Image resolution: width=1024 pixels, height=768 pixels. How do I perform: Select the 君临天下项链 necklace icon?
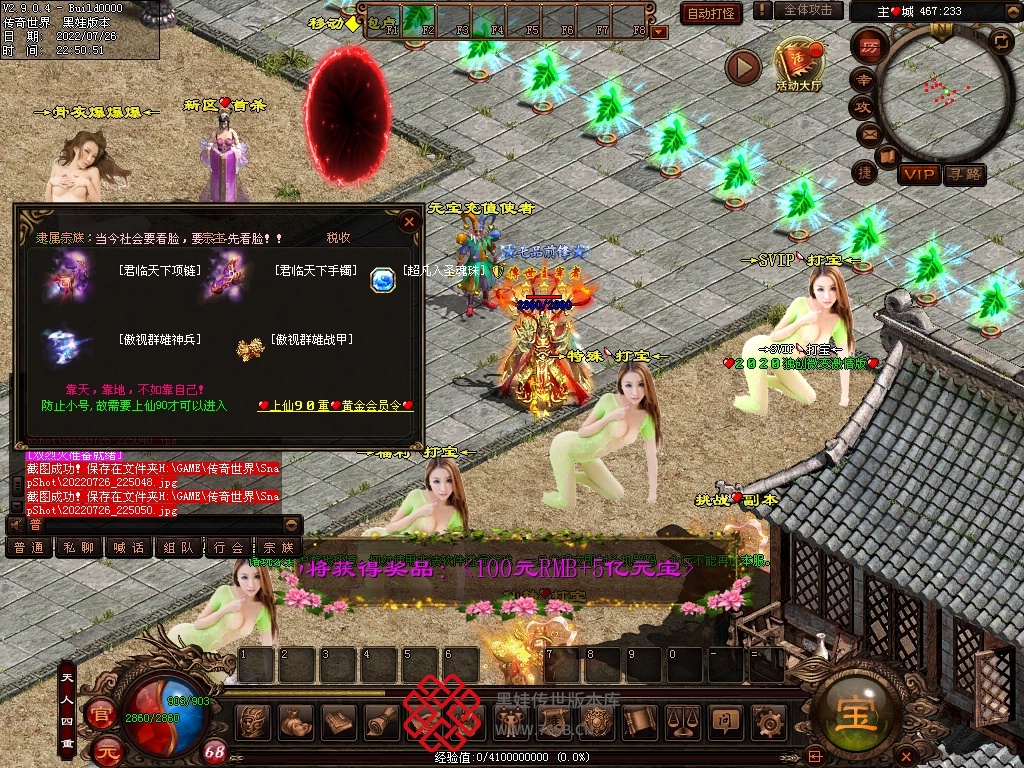[x=67, y=277]
